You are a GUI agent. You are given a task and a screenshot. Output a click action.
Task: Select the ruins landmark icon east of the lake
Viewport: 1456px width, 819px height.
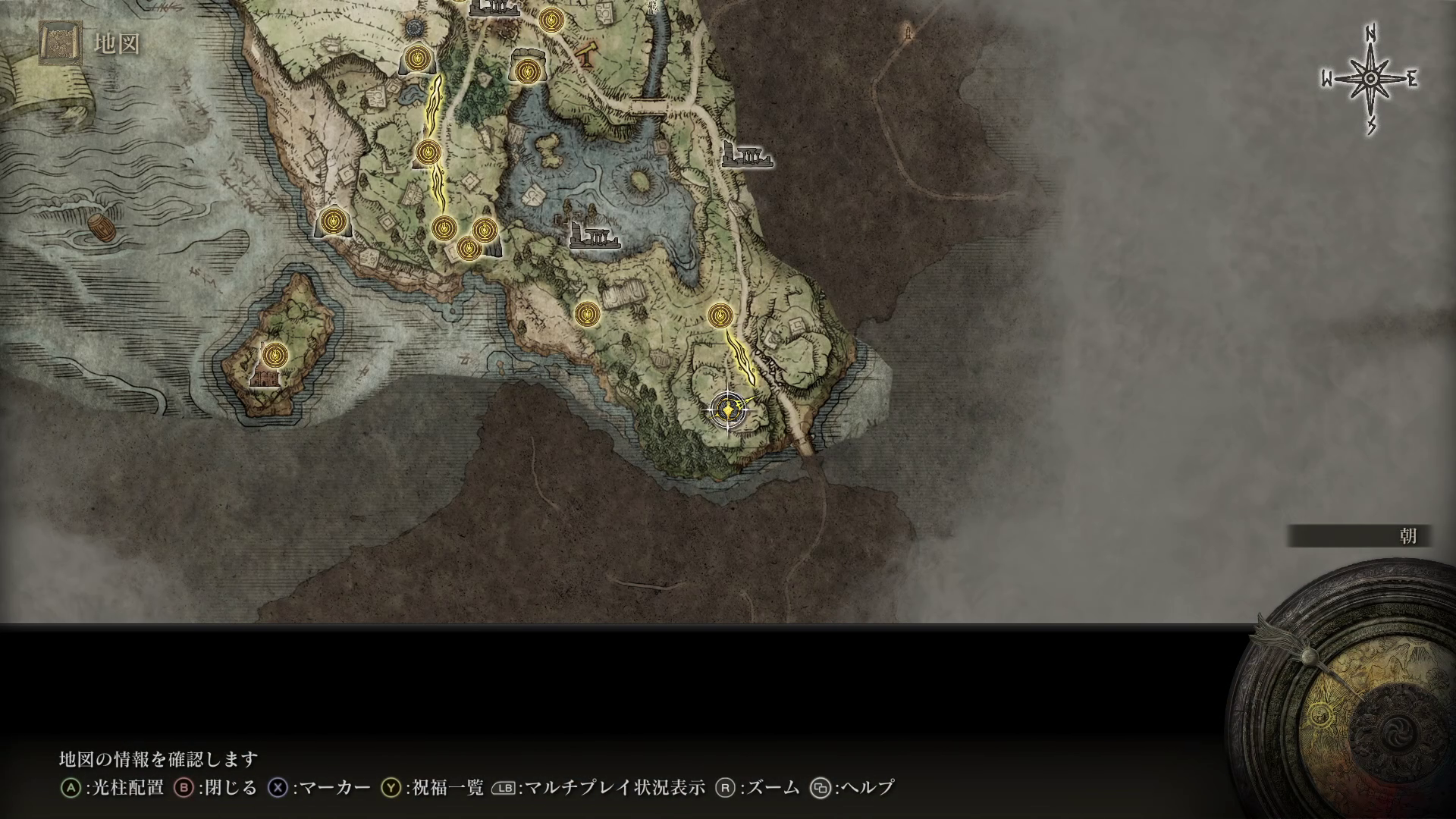[x=747, y=155]
